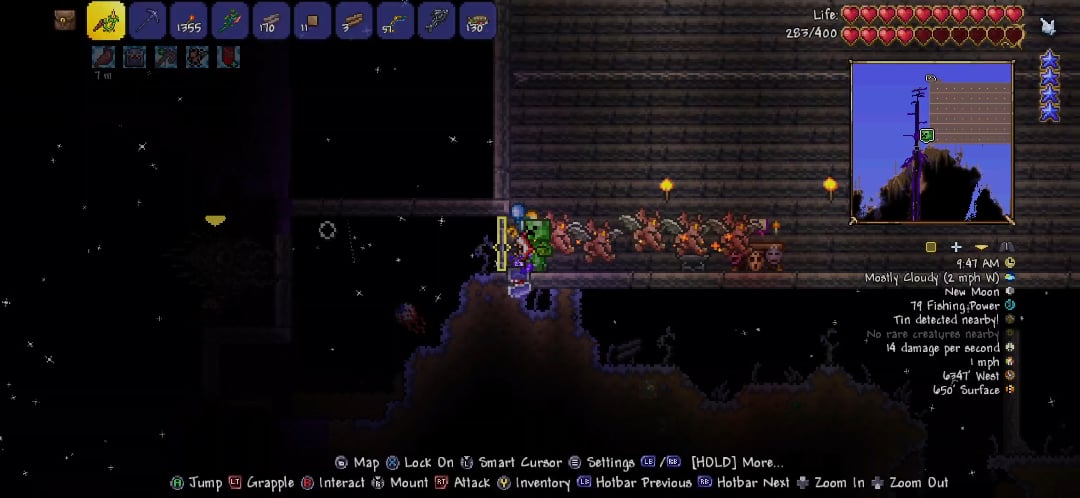Click the yellow square icon below minimap
The image size is (1080, 498).
pos(931,247)
